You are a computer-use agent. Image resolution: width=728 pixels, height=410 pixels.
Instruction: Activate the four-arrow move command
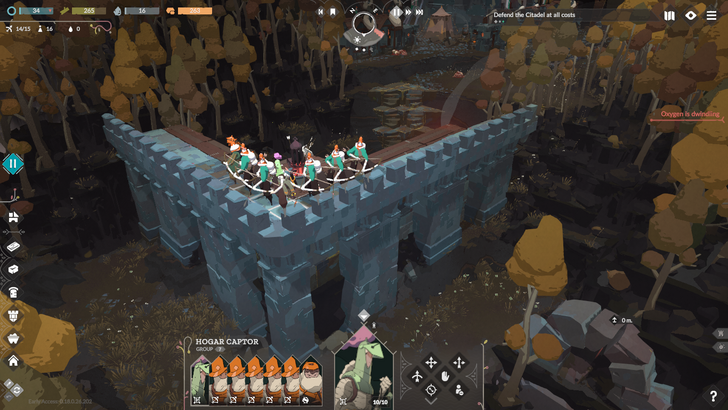tap(431, 363)
